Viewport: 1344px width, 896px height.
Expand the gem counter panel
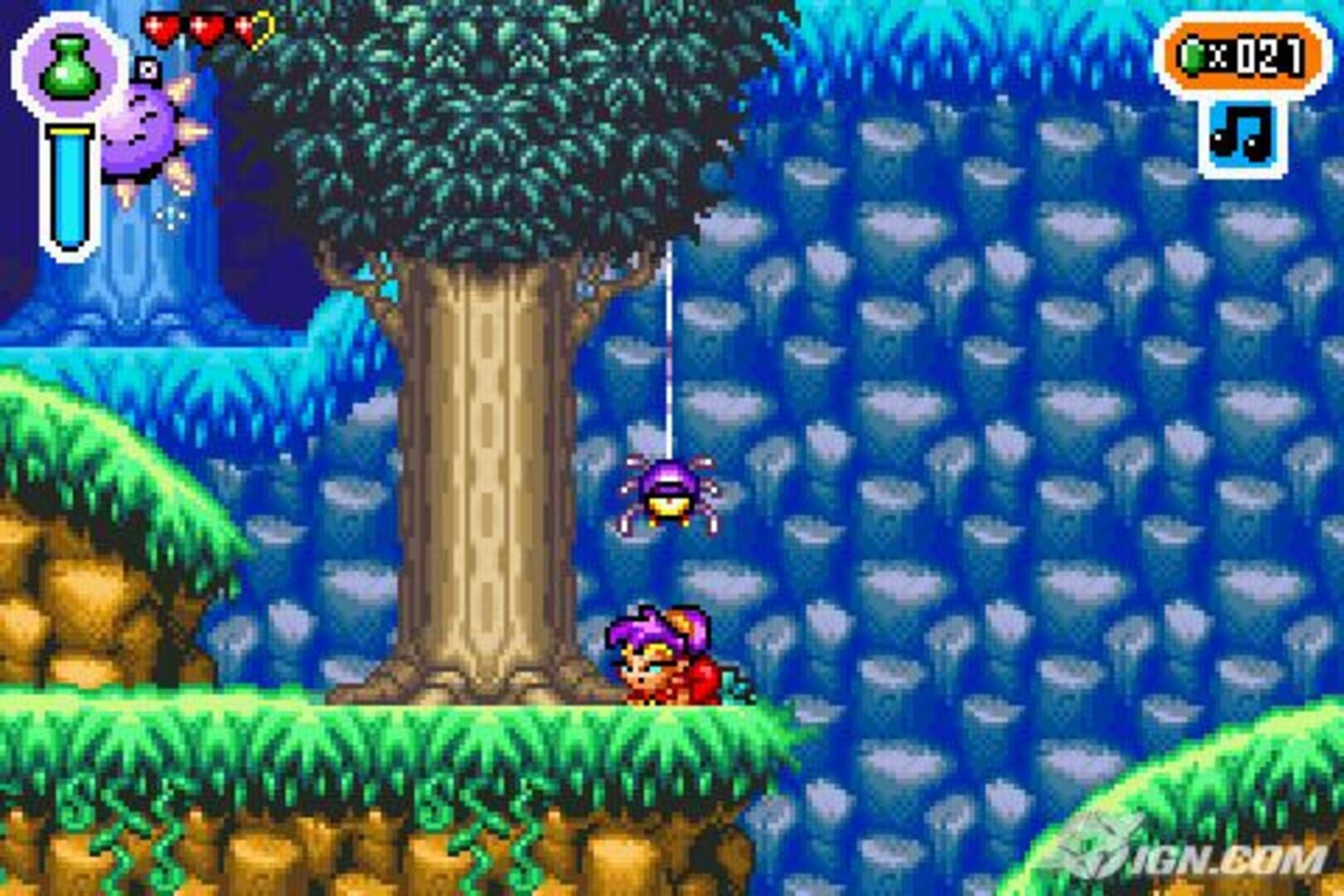(1241, 54)
